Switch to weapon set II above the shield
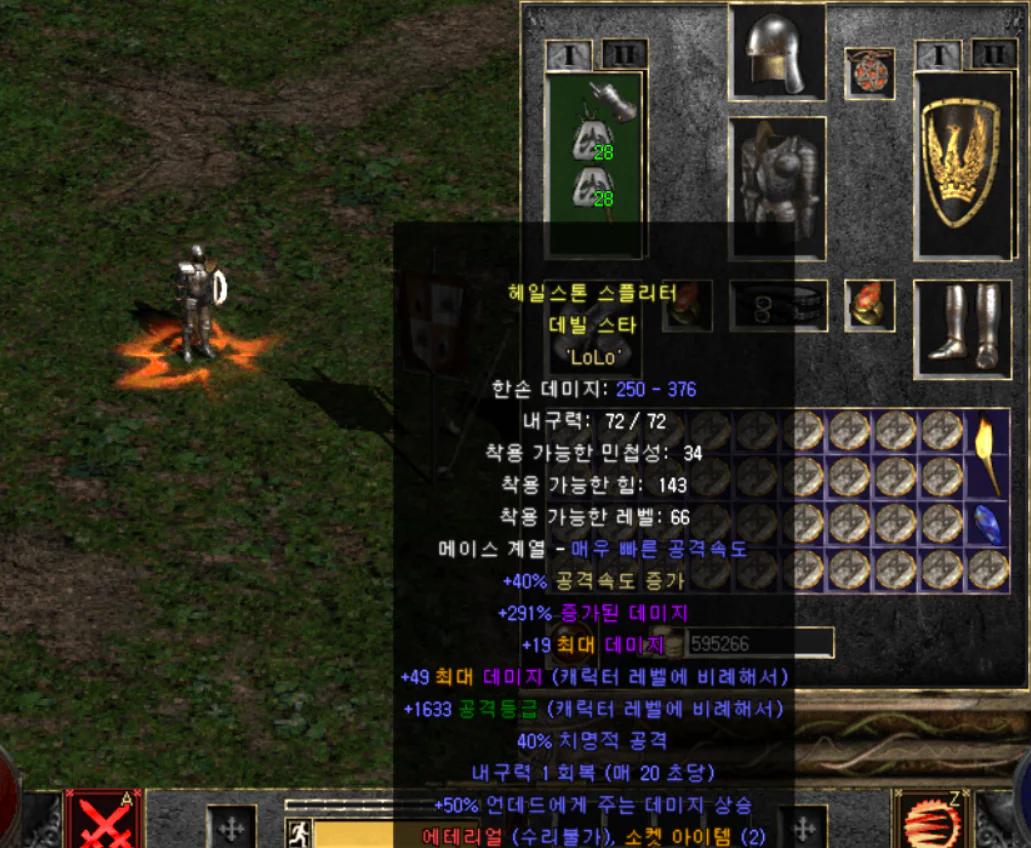This screenshot has width=1031, height=848. coord(993,54)
